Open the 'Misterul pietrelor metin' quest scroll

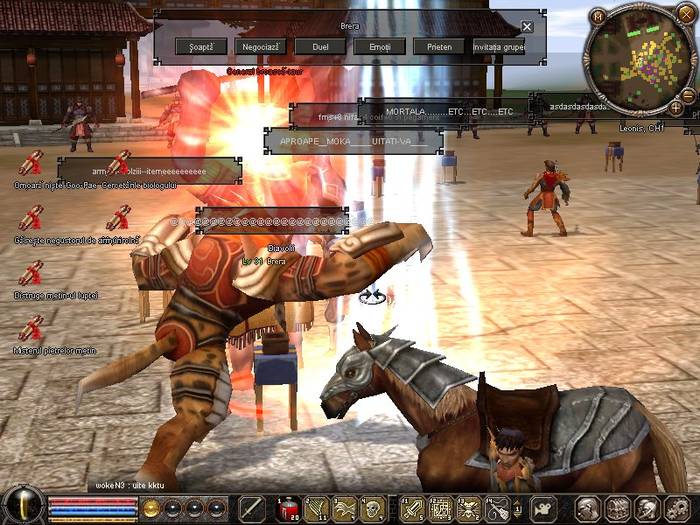coord(31,328)
